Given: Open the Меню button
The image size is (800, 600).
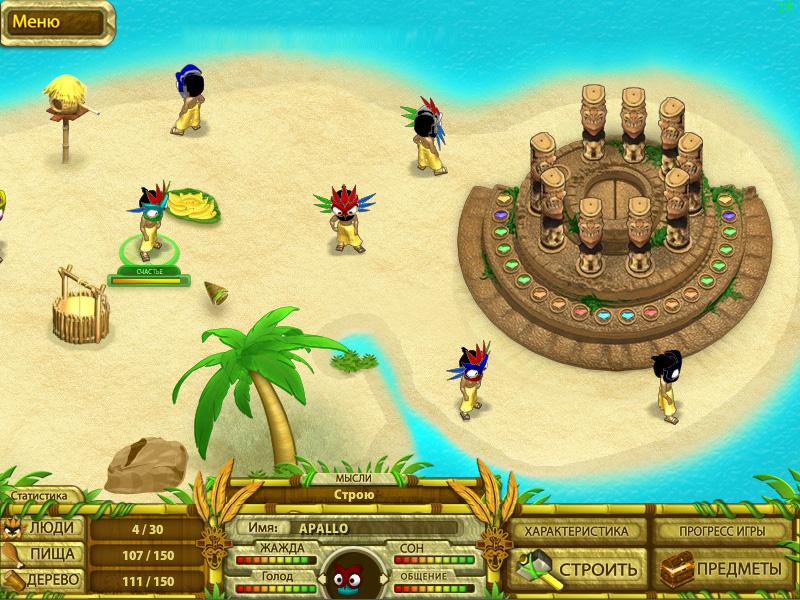Looking at the screenshot, I should [x=56, y=23].
